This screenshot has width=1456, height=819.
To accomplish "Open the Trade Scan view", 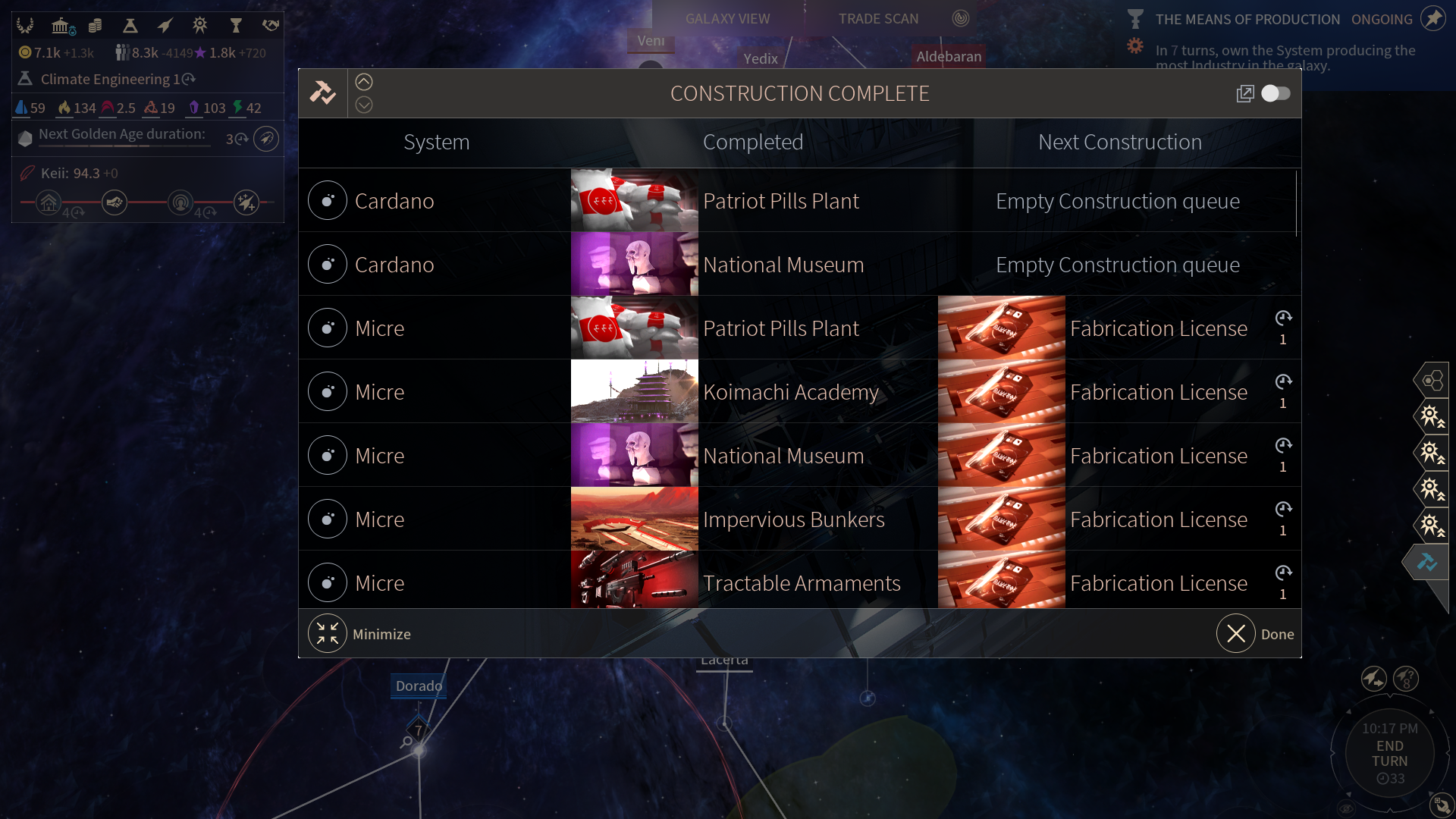I will pos(878,19).
